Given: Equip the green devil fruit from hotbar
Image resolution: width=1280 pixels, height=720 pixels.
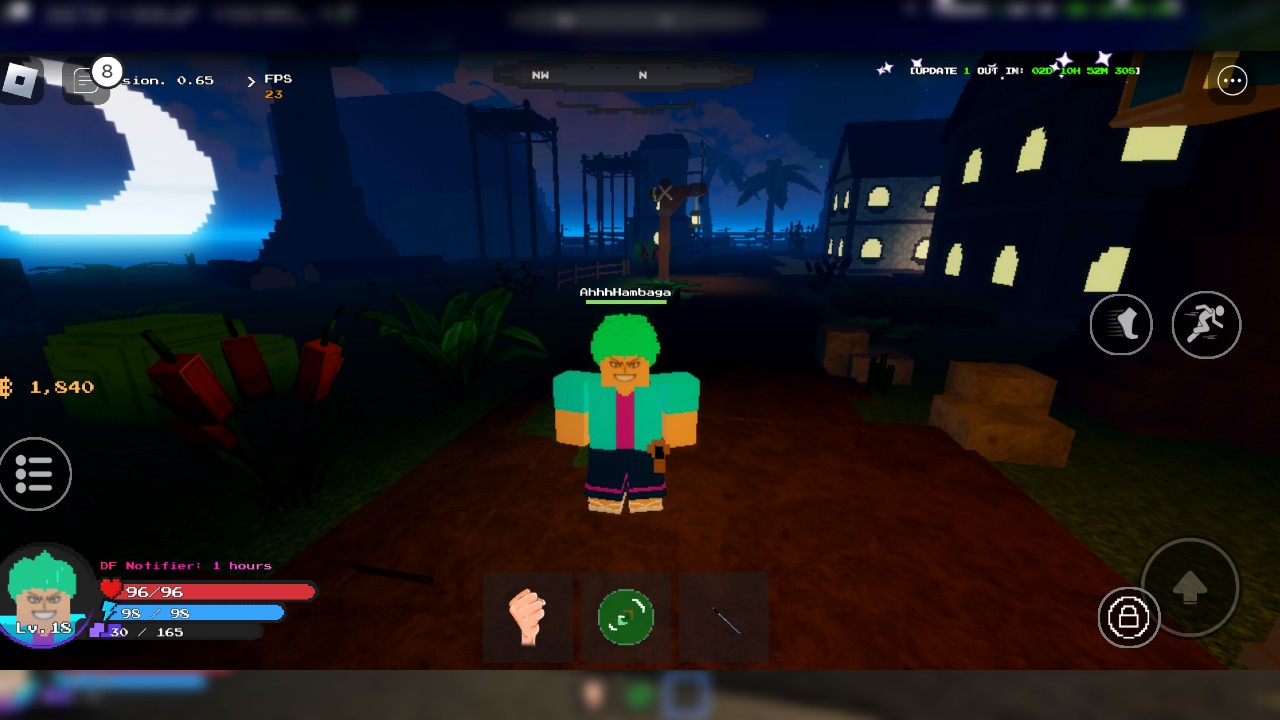Looking at the screenshot, I should [x=626, y=617].
